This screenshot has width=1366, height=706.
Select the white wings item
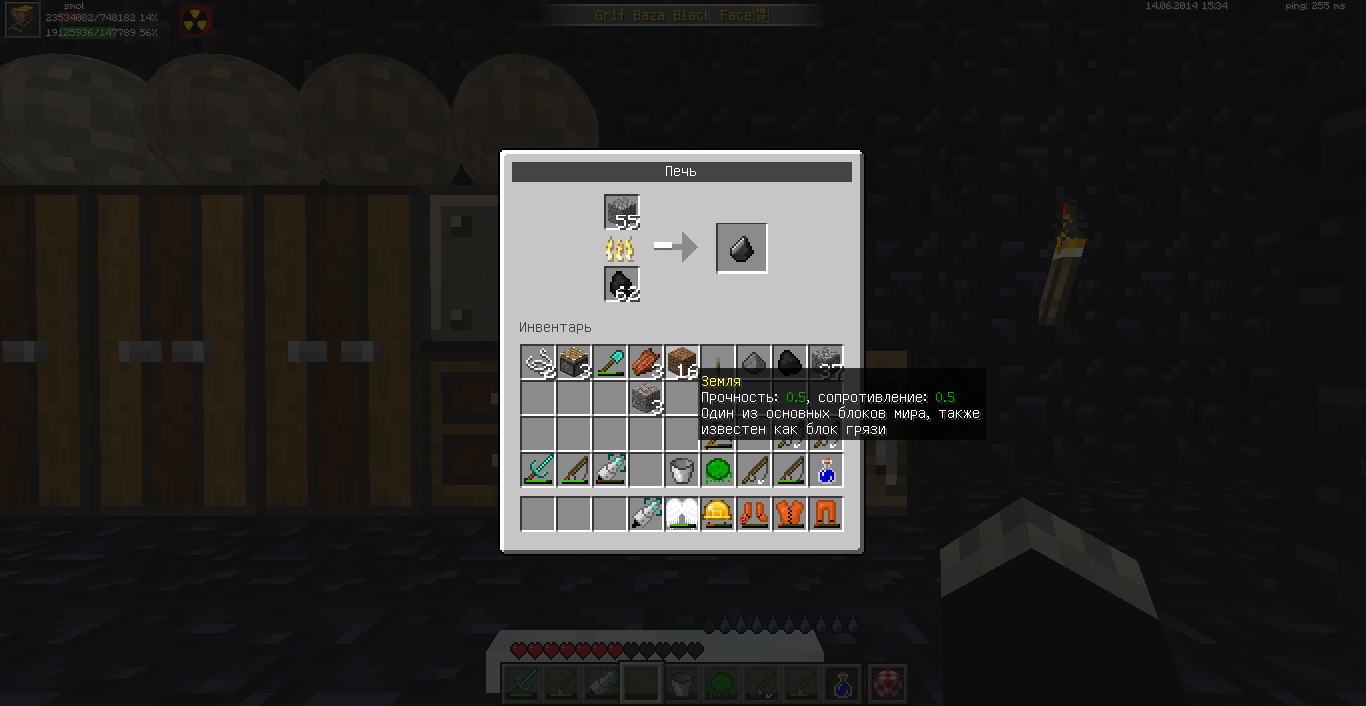click(682, 514)
